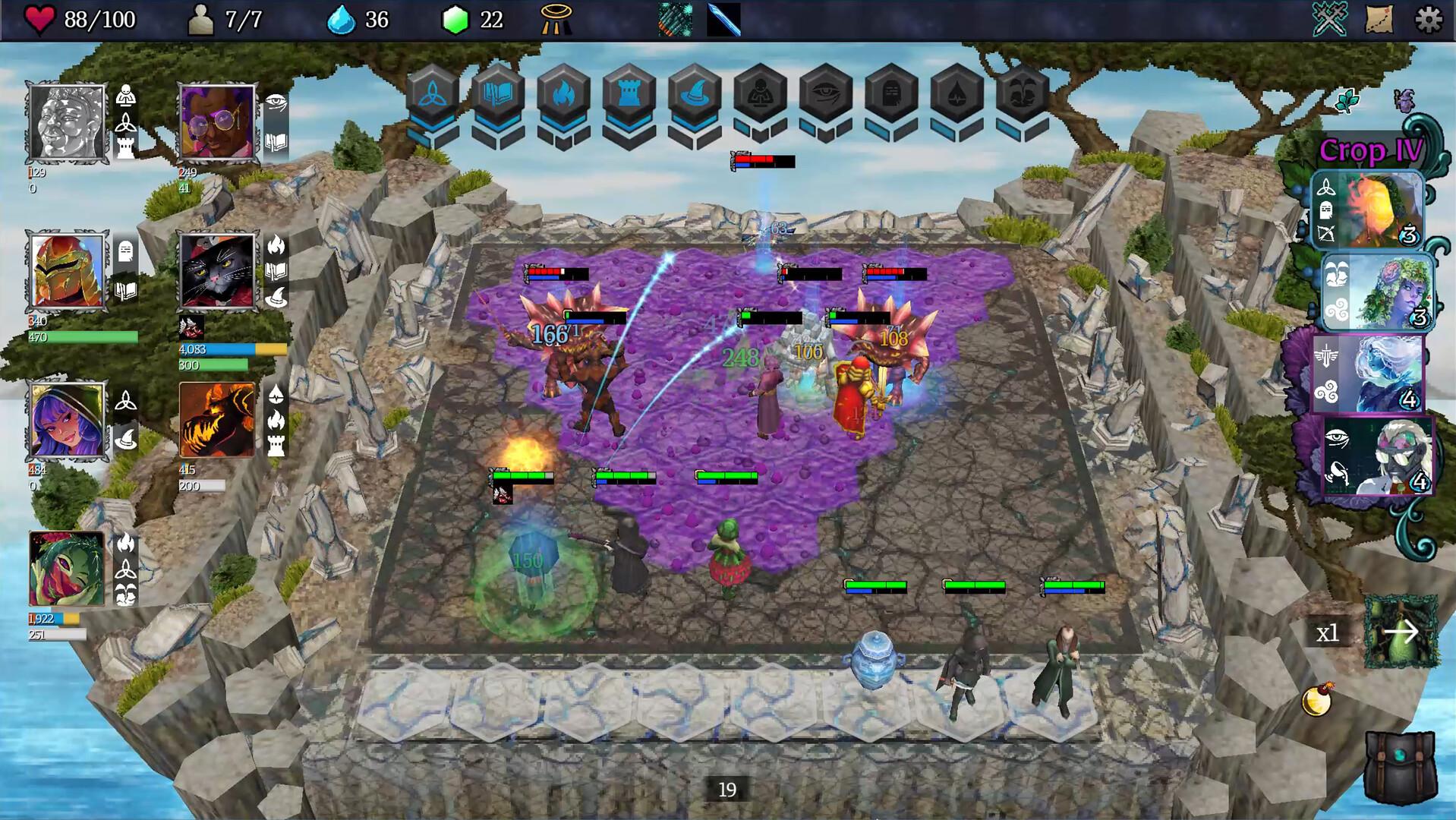Expand the black cat hero portrait

pos(216,271)
